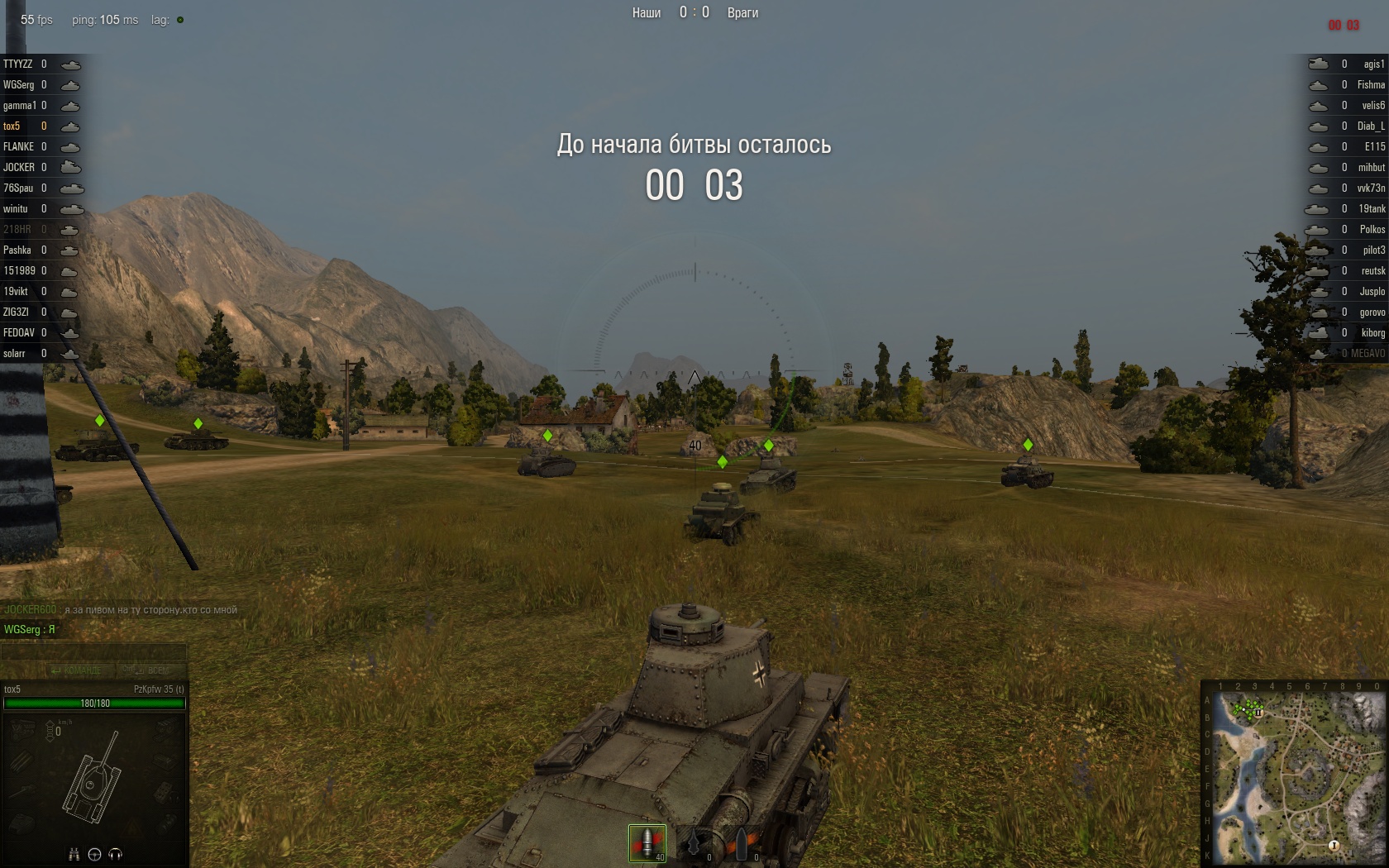The image size is (1389, 868).
Task: Click the headphones radio operator icon
Action: point(115,855)
